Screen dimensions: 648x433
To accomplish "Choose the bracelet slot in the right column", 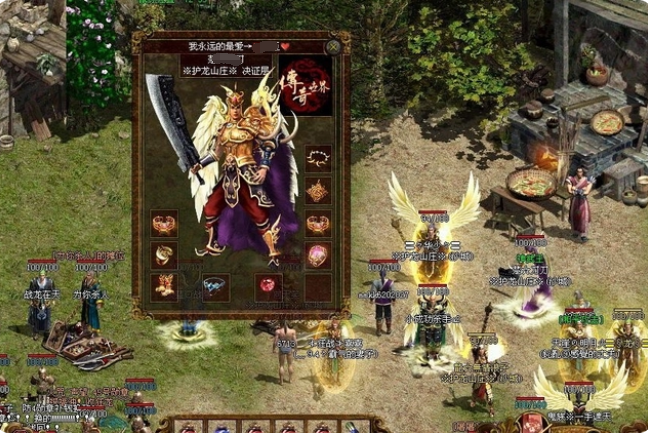I will point(318,224).
